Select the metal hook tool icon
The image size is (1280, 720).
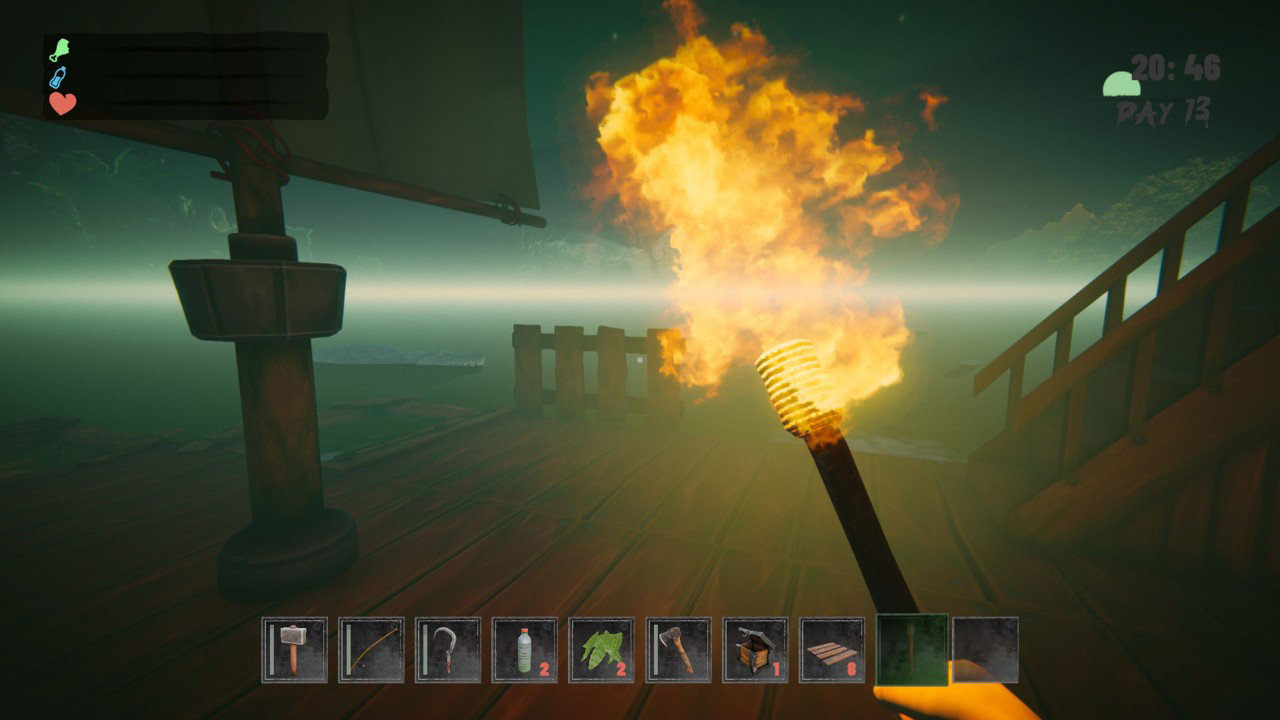click(x=446, y=650)
